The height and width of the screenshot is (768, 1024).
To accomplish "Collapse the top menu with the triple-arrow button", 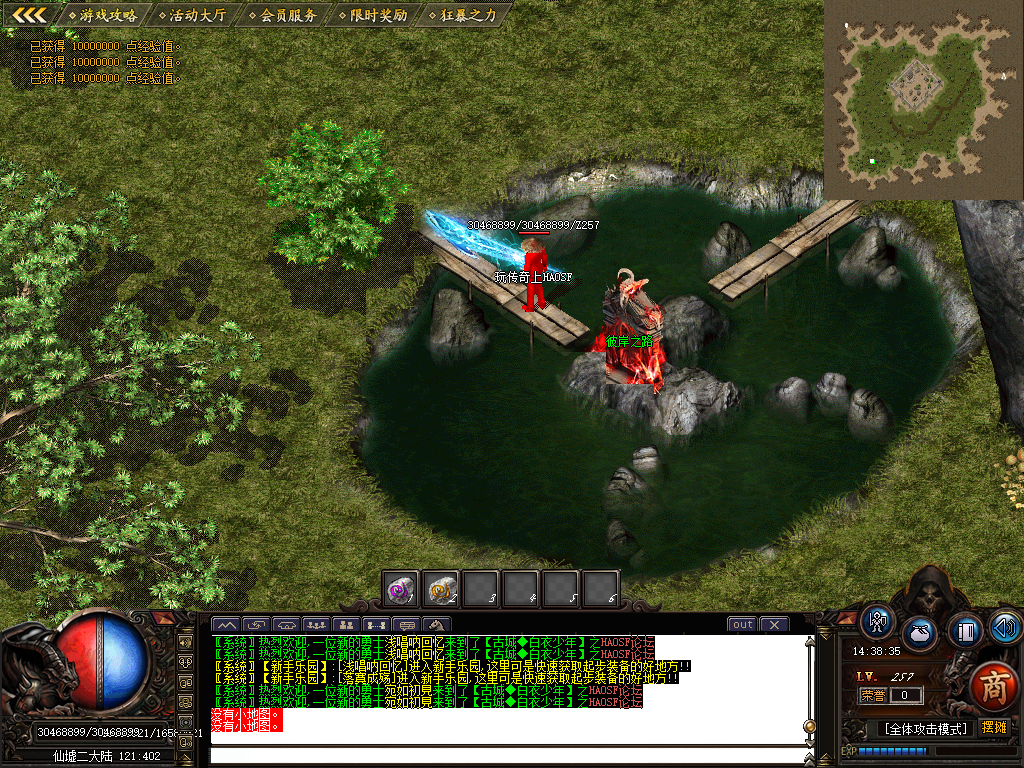I will coord(30,14).
